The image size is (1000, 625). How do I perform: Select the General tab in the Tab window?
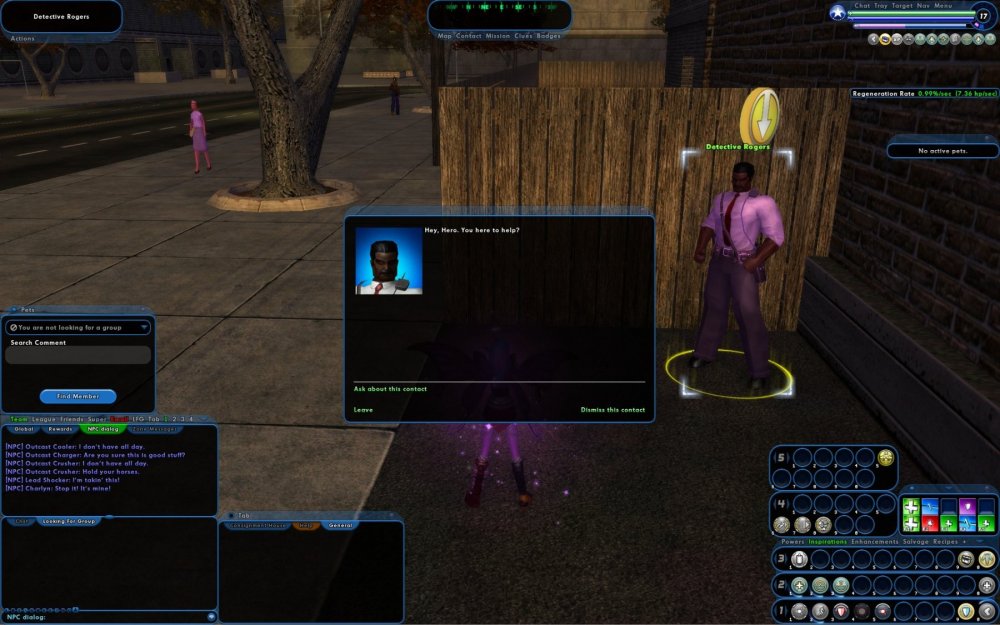click(x=339, y=525)
